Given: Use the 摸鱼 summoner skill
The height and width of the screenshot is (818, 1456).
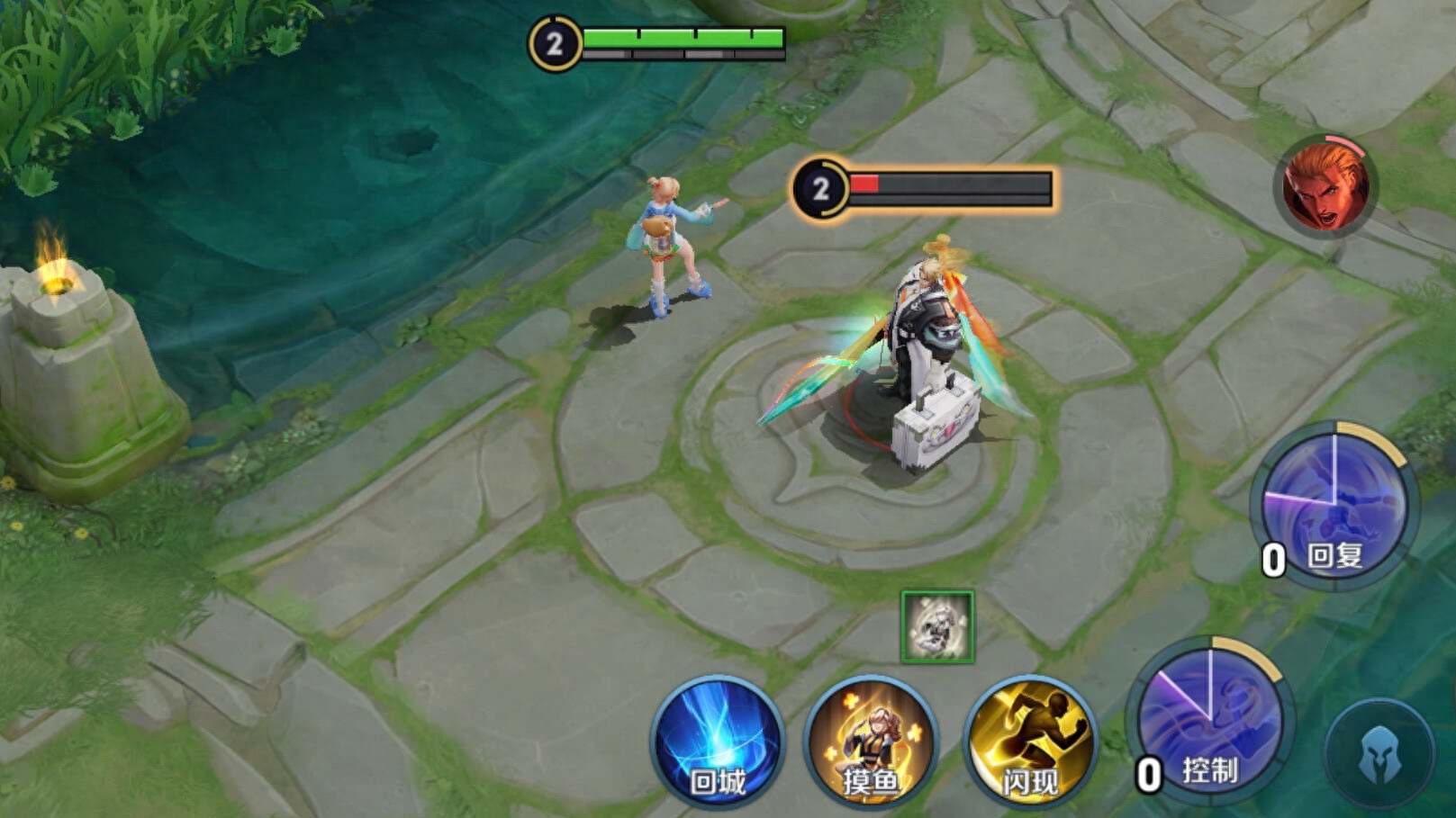Looking at the screenshot, I should coord(871,742).
